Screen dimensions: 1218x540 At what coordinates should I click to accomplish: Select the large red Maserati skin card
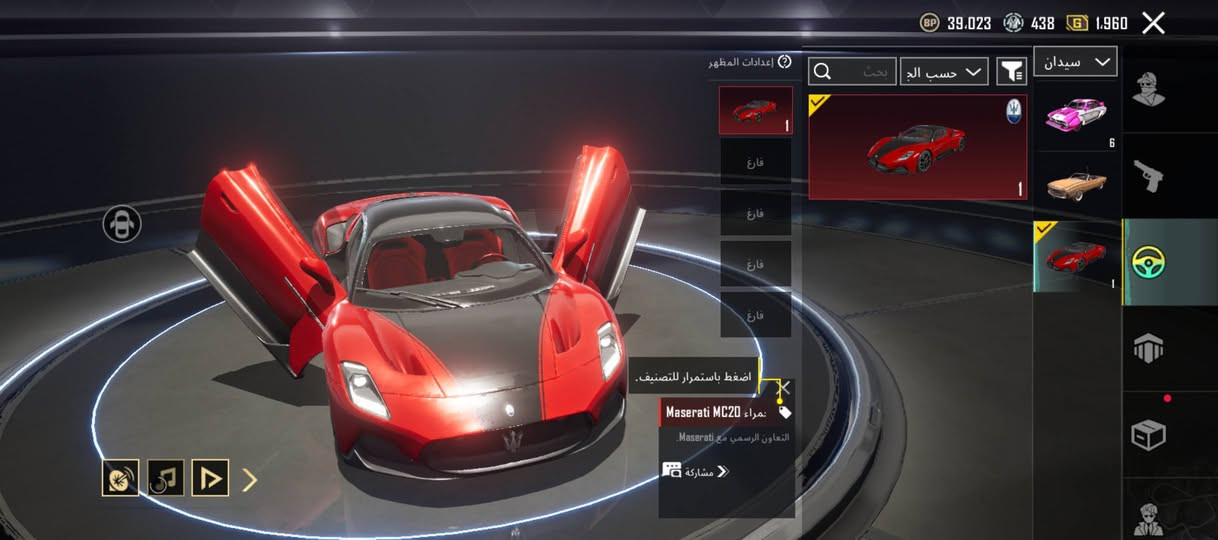point(917,147)
